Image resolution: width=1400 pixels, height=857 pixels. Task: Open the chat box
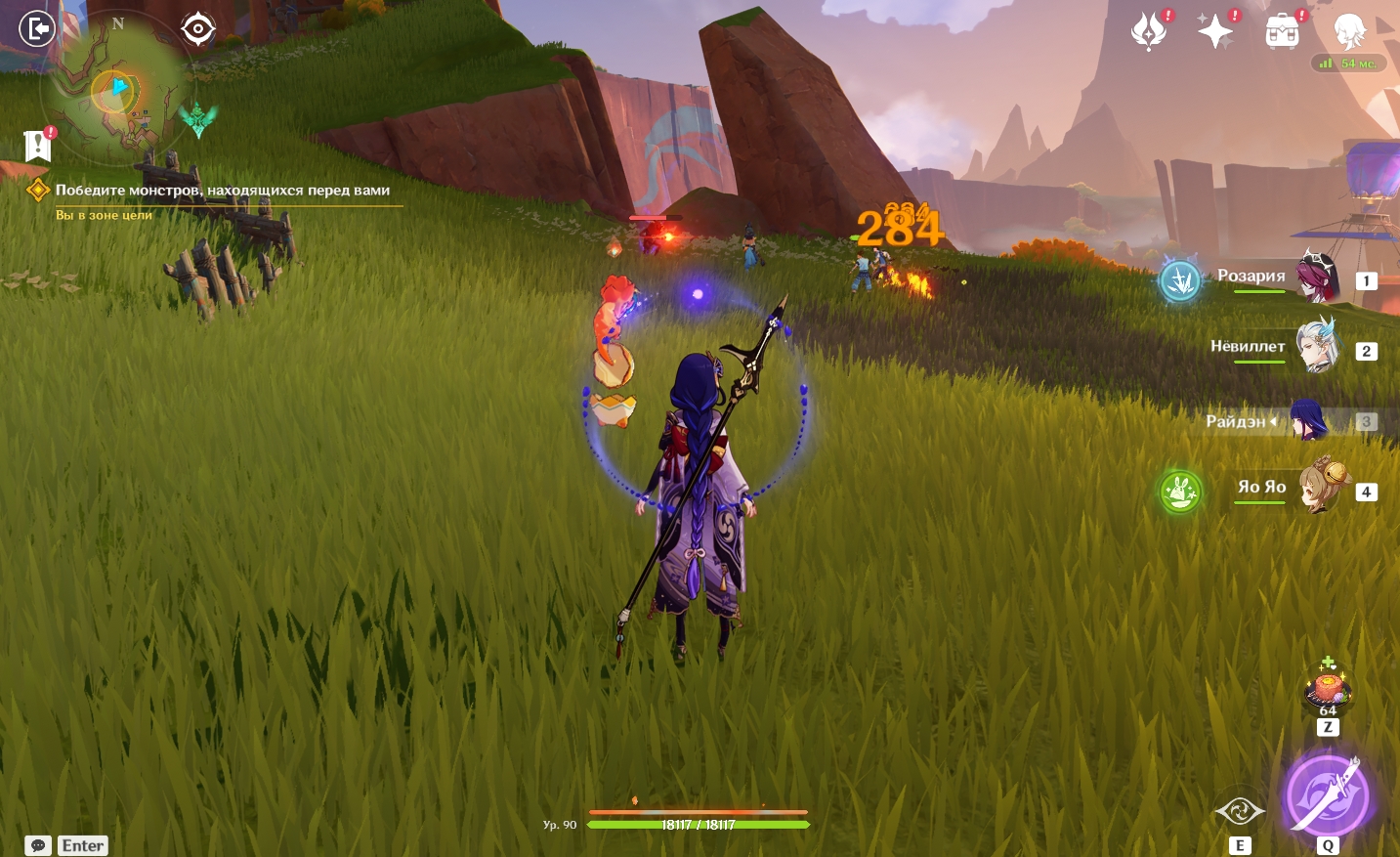pos(38,845)
